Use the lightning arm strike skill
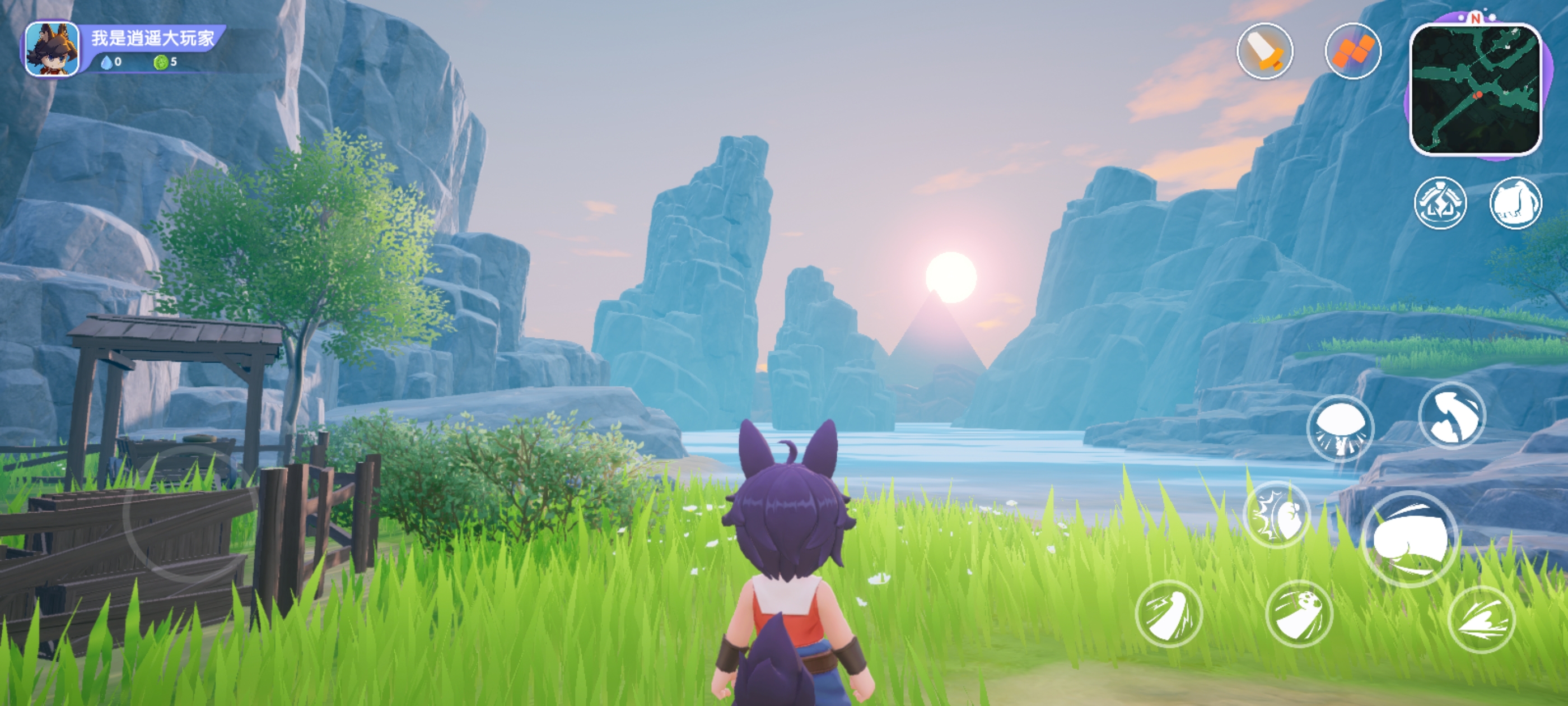 pyautogui.click(x=1169, y=614)
